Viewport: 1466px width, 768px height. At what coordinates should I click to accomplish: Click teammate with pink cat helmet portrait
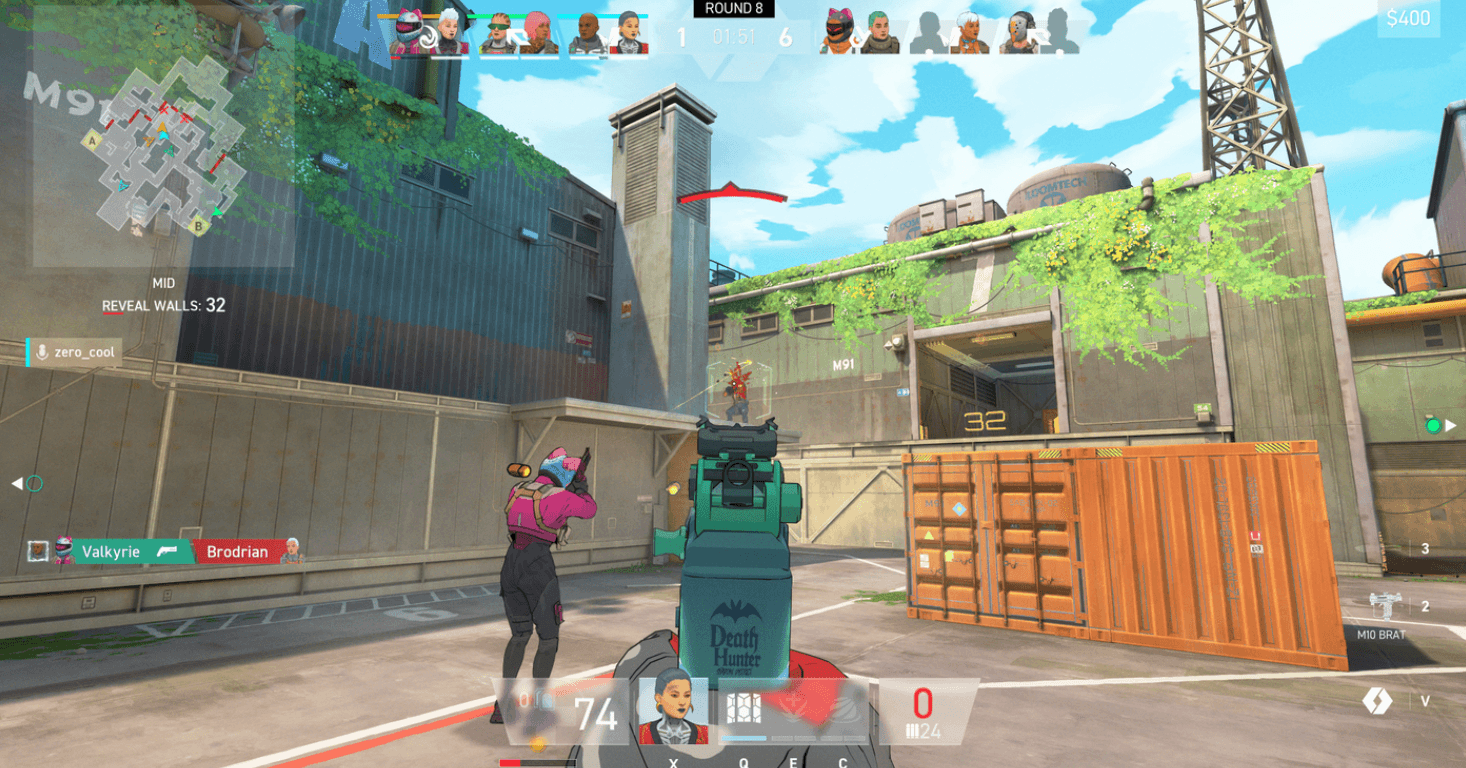click(410, 33)
